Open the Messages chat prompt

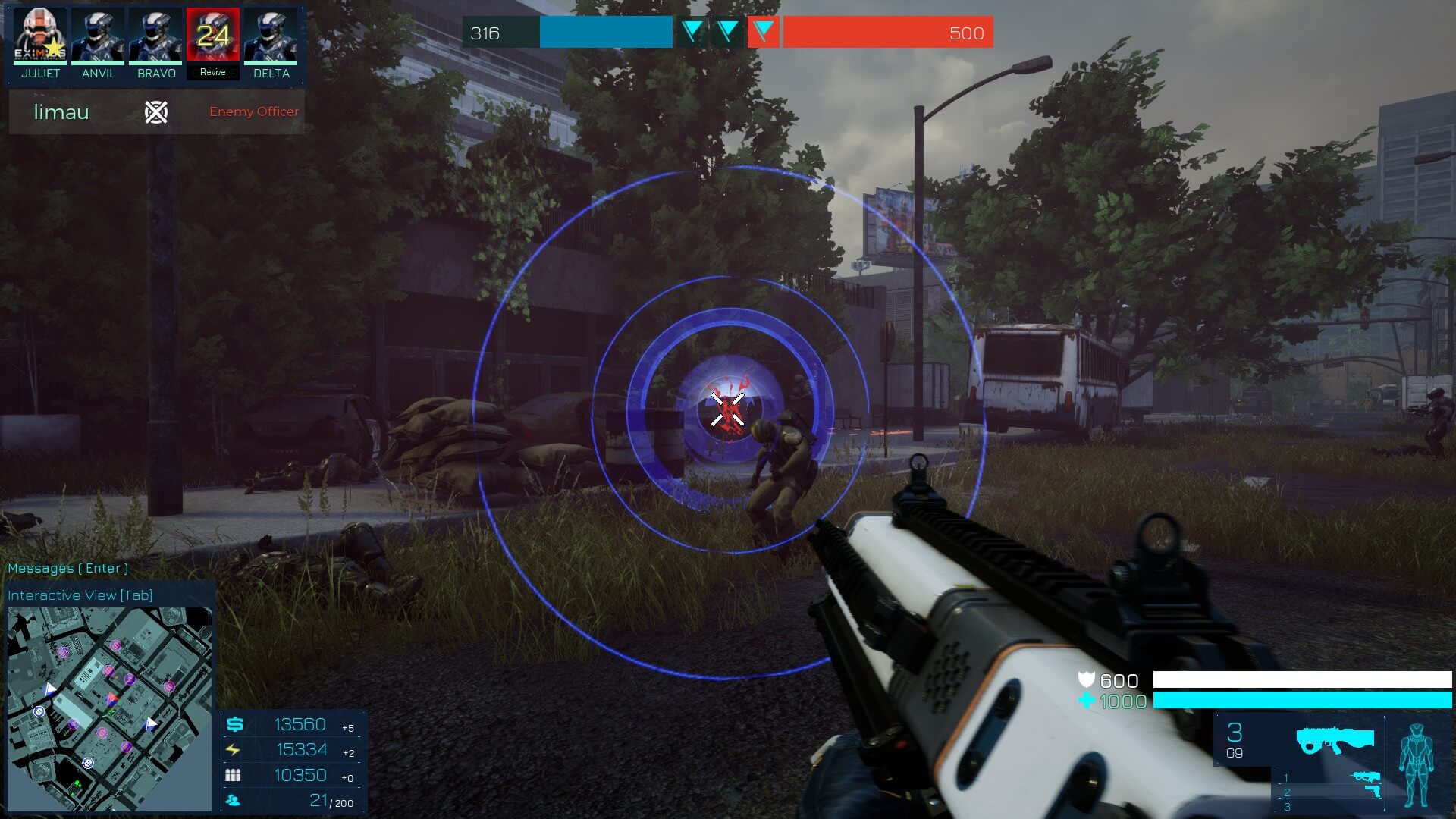click(x=67, y=568)
